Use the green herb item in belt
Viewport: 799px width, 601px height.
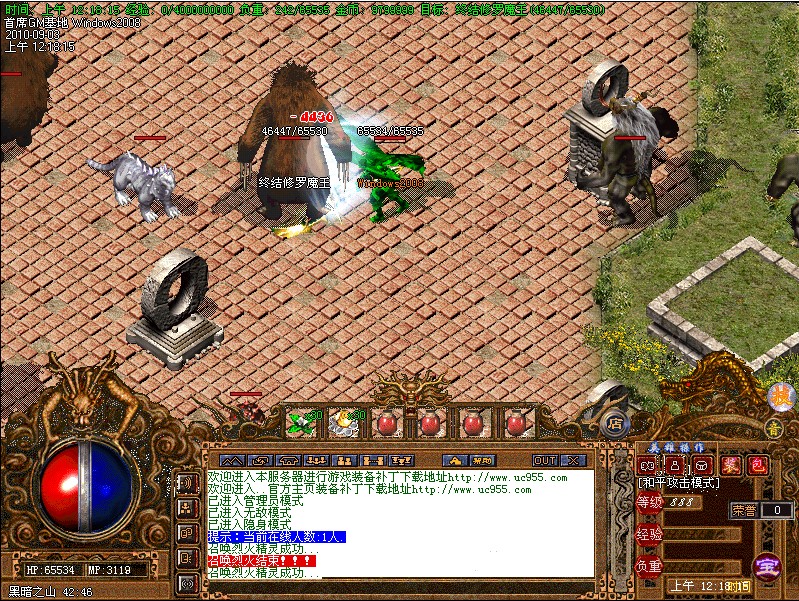point(300,423)
